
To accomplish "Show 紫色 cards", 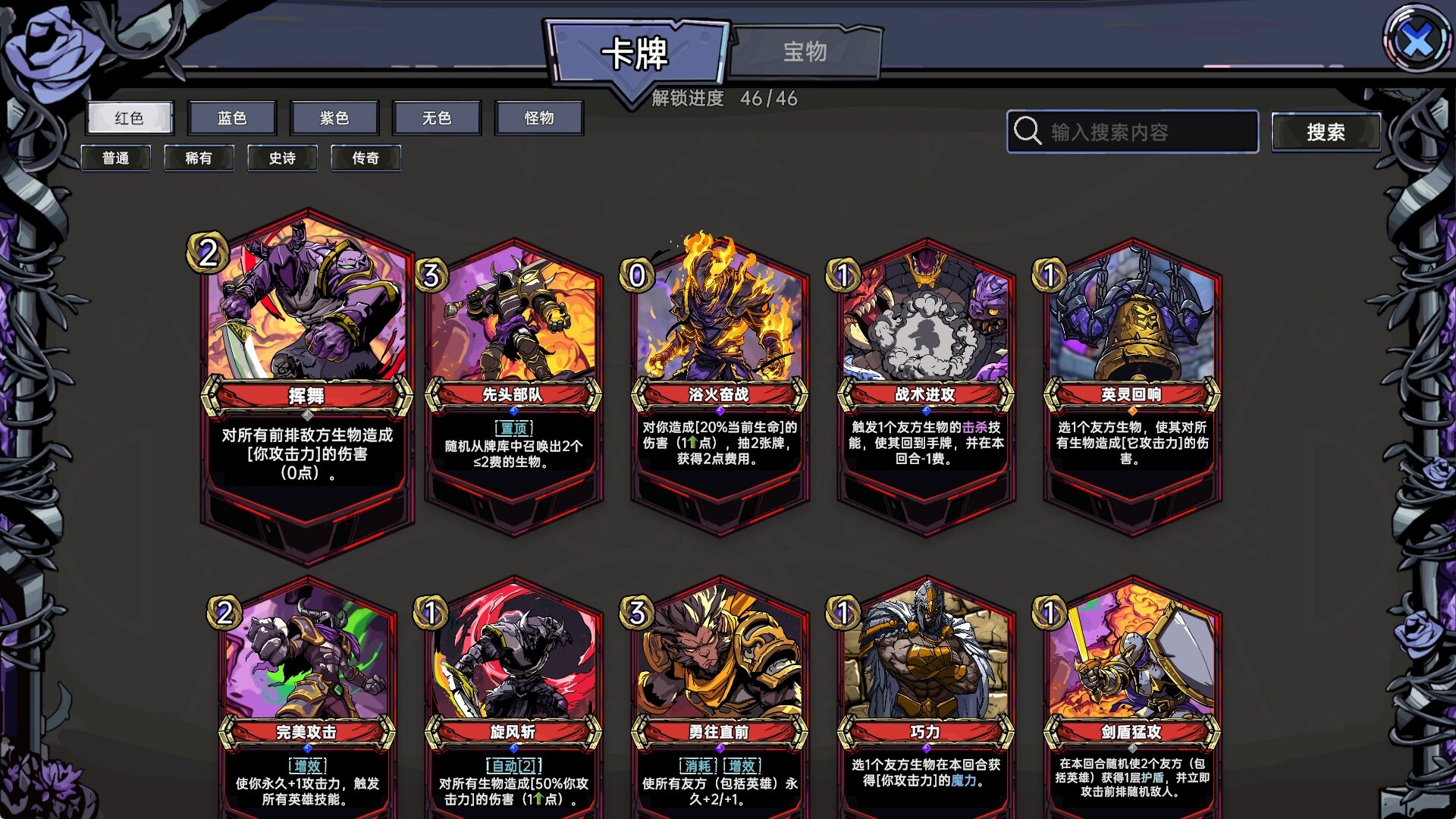I will pyautogui.click(x=334, y=118).
